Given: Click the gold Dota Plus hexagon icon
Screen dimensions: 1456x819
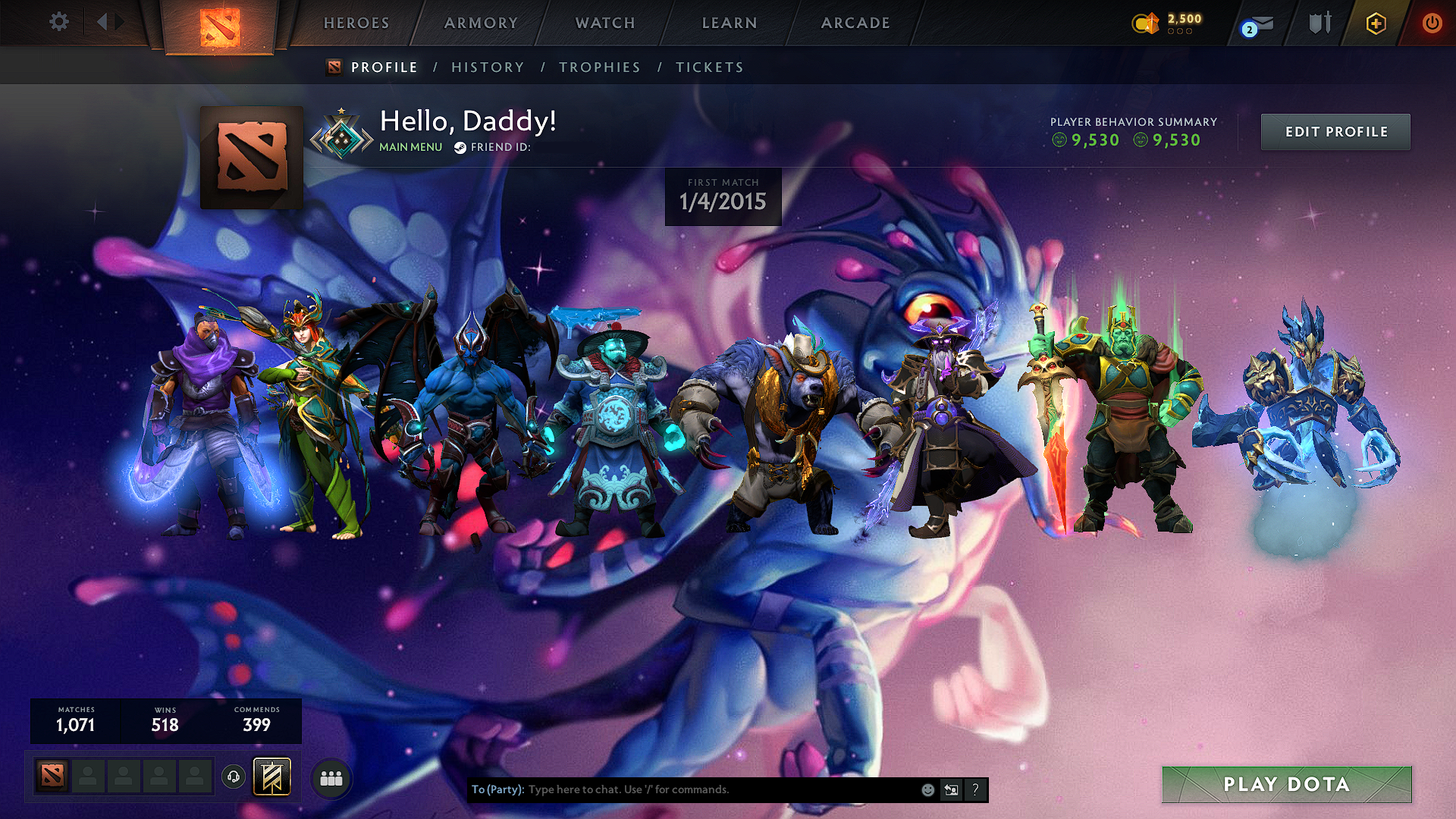Looking at the screenshot, I should [1376, 24].
